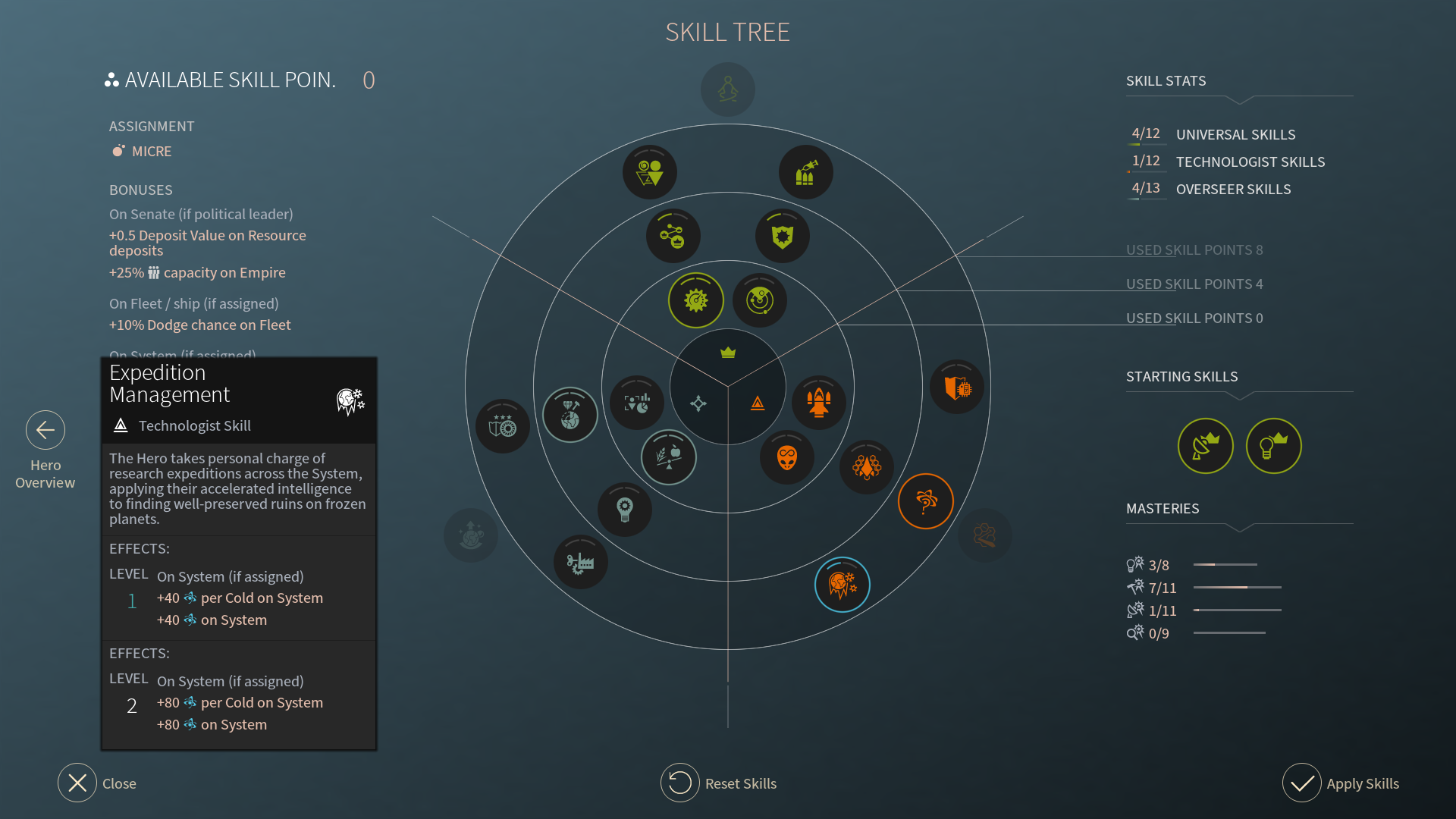This screenshot has width=1456, height=819.
Task: Select the green network nodes skill
Action: (673, 236)
